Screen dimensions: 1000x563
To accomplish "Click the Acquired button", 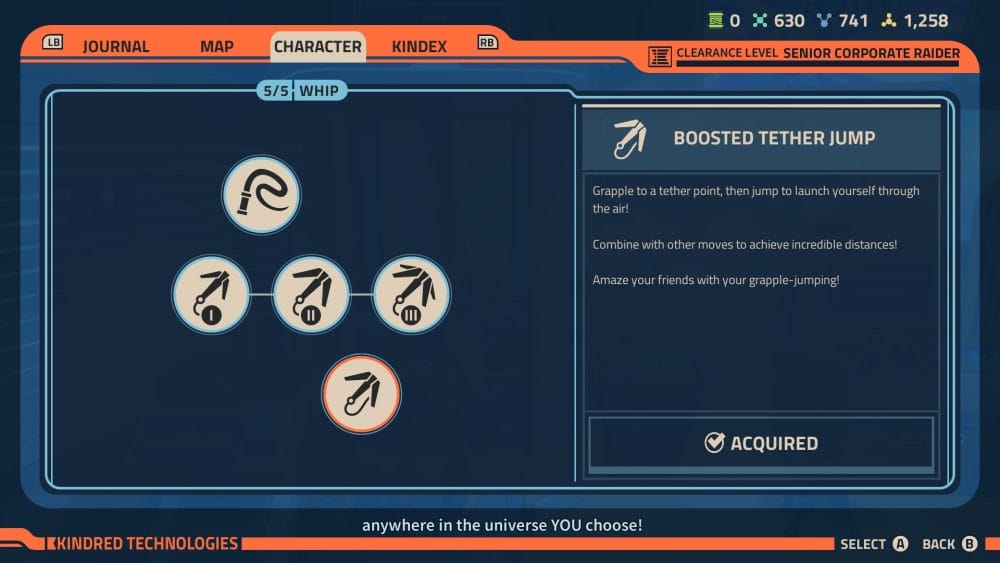I will [761, 443].
